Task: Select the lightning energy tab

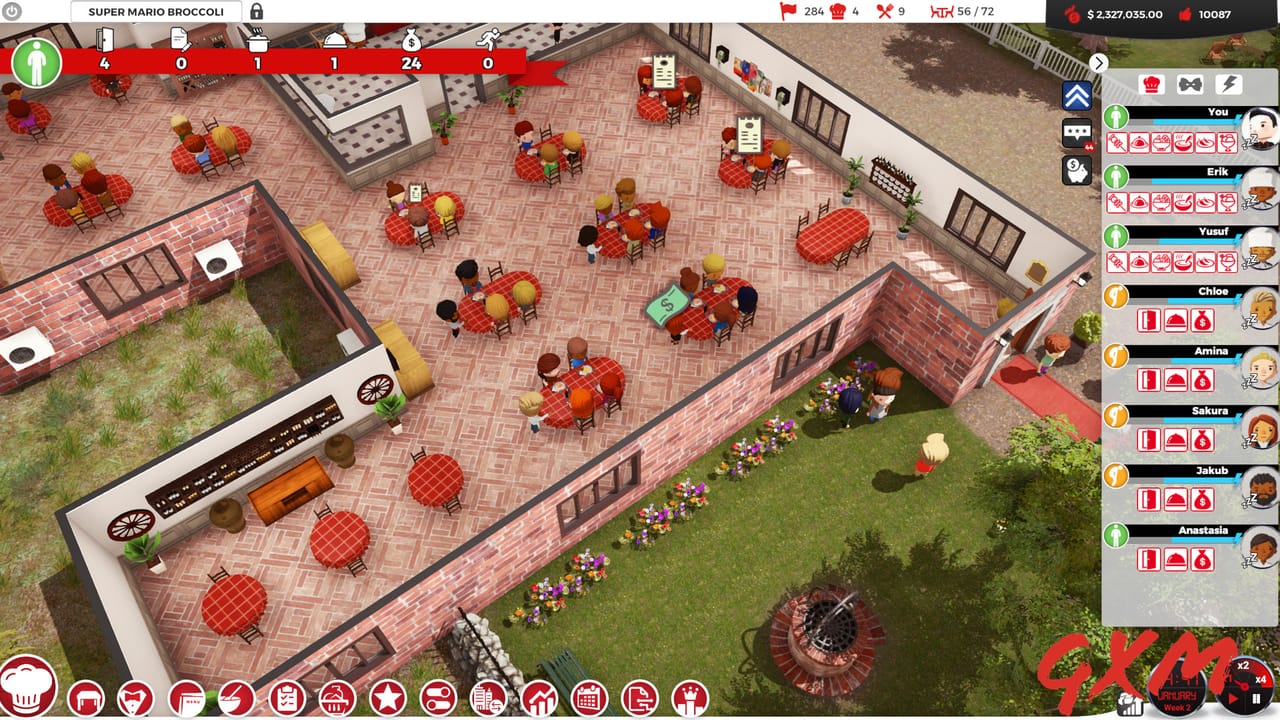Action: 1230,83
